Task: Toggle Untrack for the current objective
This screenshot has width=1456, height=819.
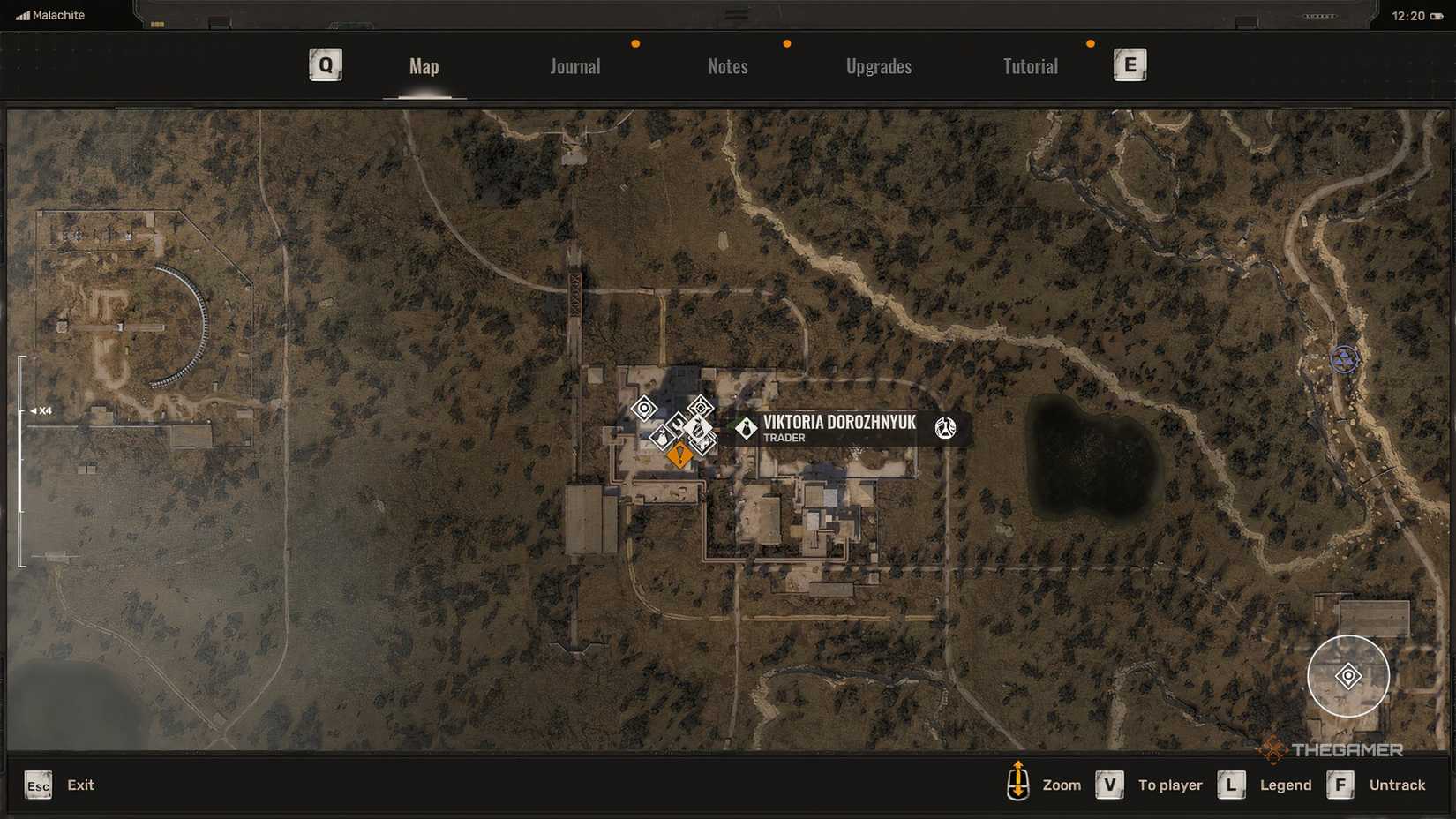Action: (1398, 784)
